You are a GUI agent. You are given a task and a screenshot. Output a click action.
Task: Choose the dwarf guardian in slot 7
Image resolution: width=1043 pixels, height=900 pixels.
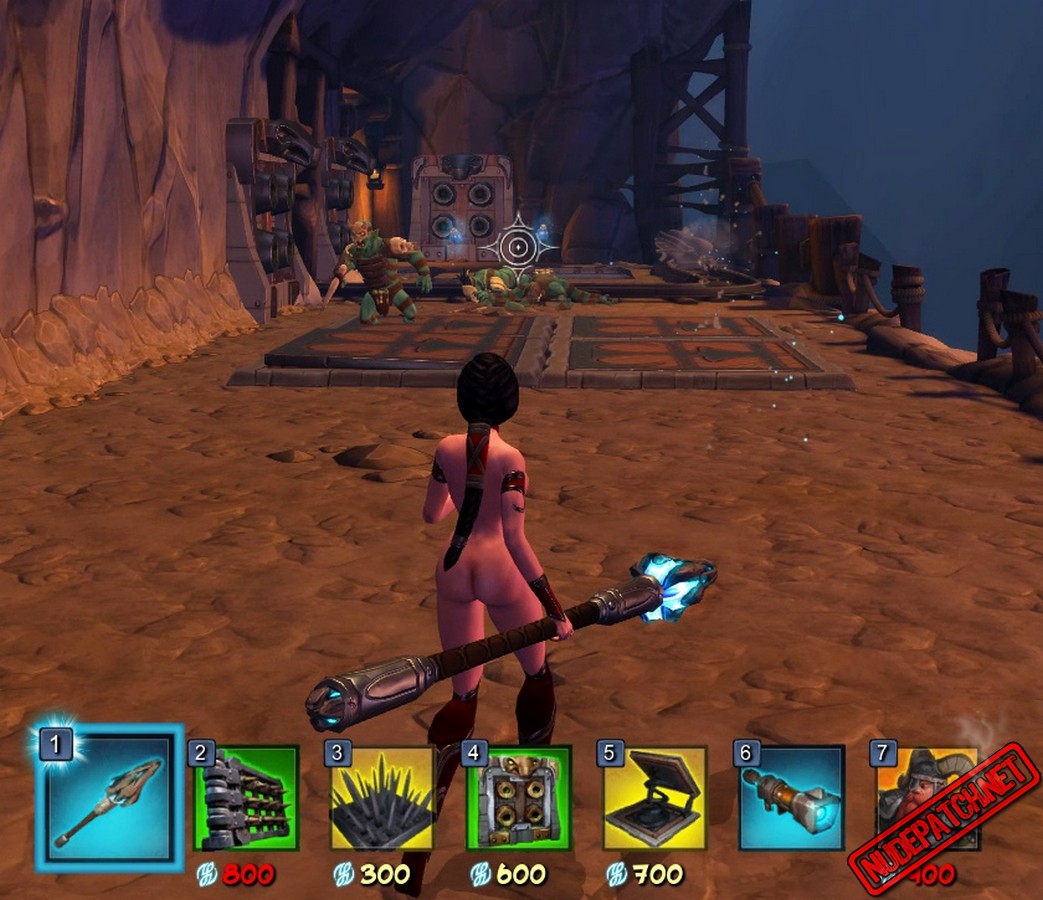(915, 795)
